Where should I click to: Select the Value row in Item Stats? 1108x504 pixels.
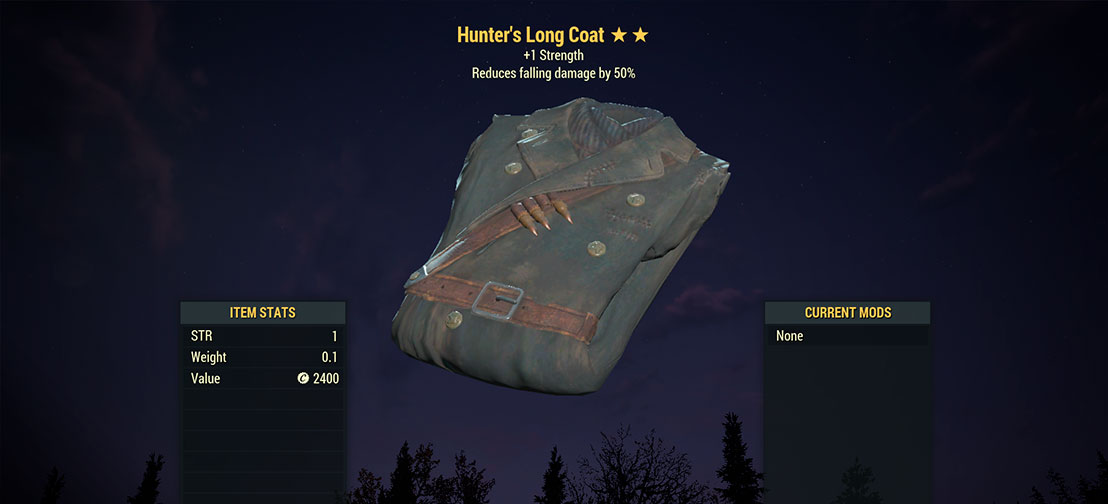click(263, 379)
